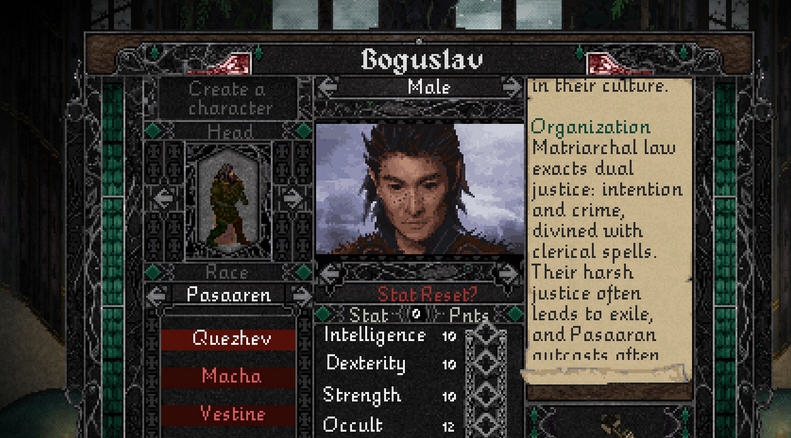Choose the Vestine option
This screenshot has width=791, height=438.
(229, 414)
